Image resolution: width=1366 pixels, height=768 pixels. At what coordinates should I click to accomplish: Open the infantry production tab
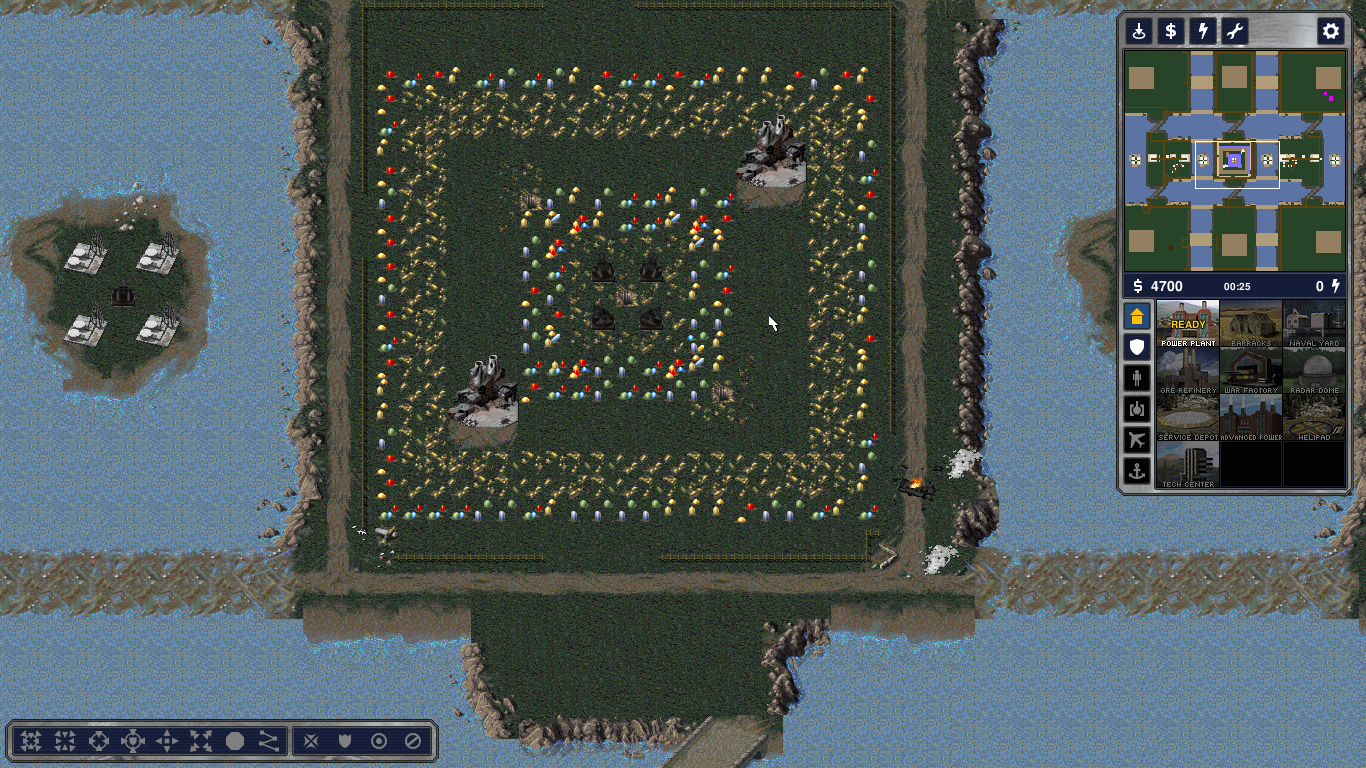click(x=1137, y=378)
